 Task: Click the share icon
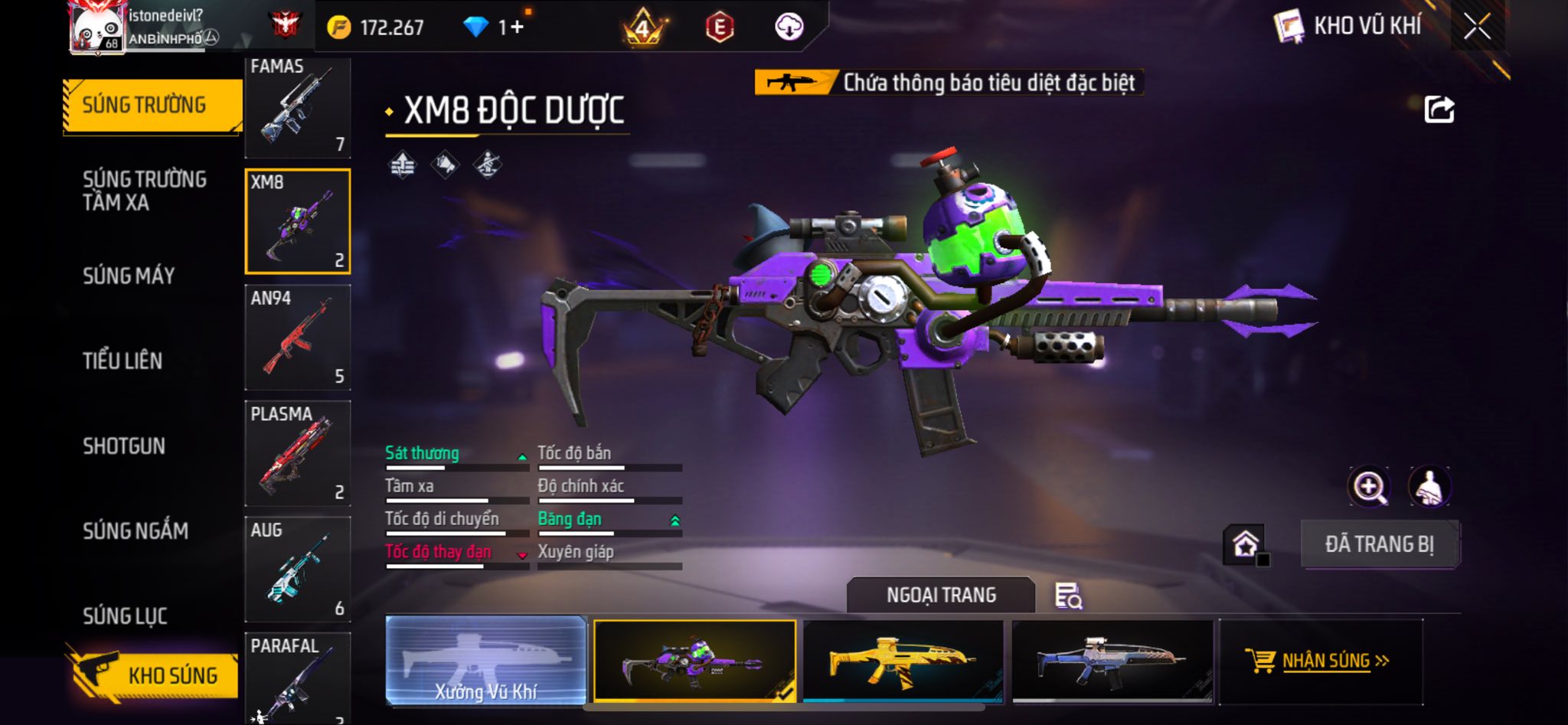point(1439,109)
